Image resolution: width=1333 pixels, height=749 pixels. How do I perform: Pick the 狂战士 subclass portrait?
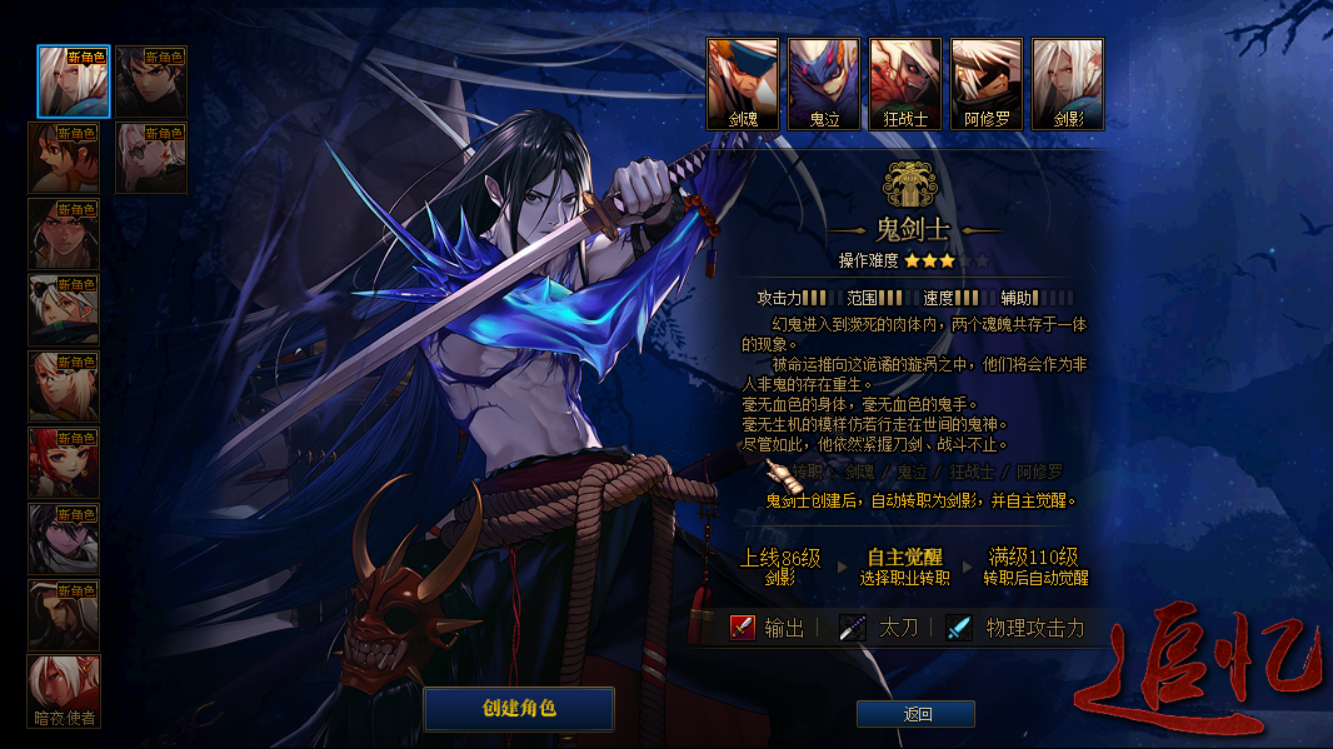(905, 84)
